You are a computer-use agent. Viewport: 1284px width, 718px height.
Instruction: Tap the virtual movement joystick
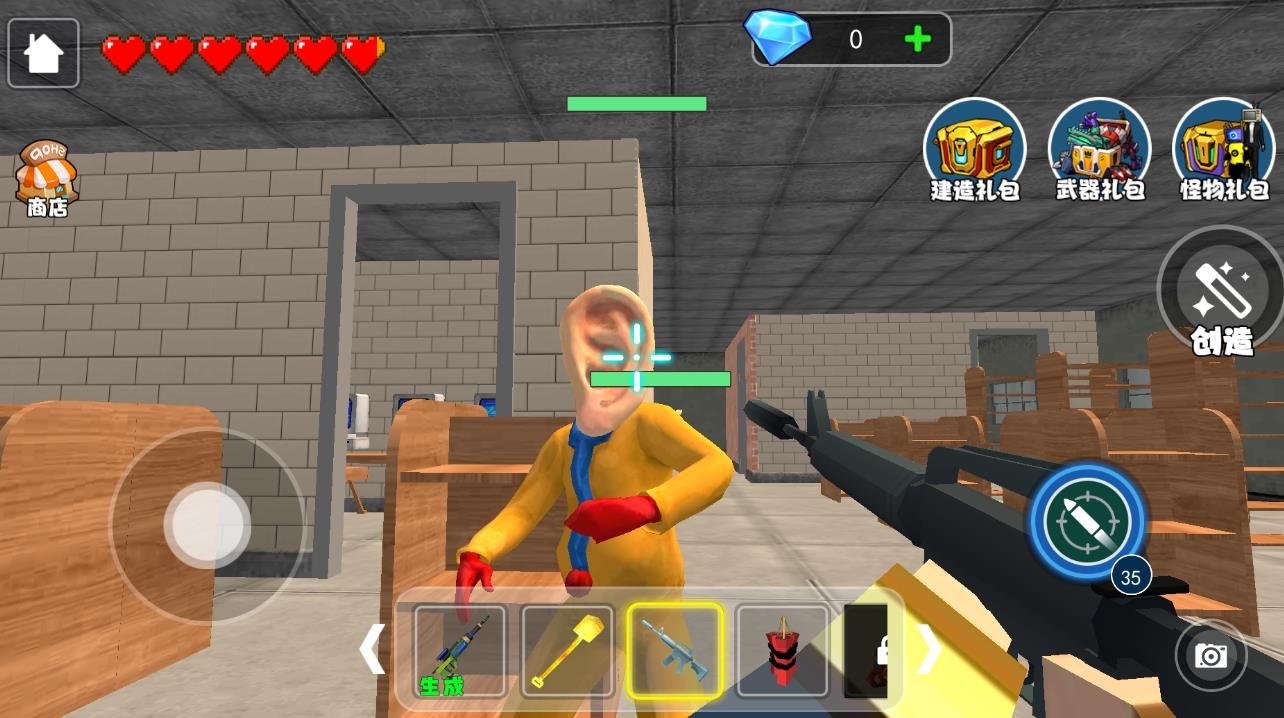[x=207, y=525]
